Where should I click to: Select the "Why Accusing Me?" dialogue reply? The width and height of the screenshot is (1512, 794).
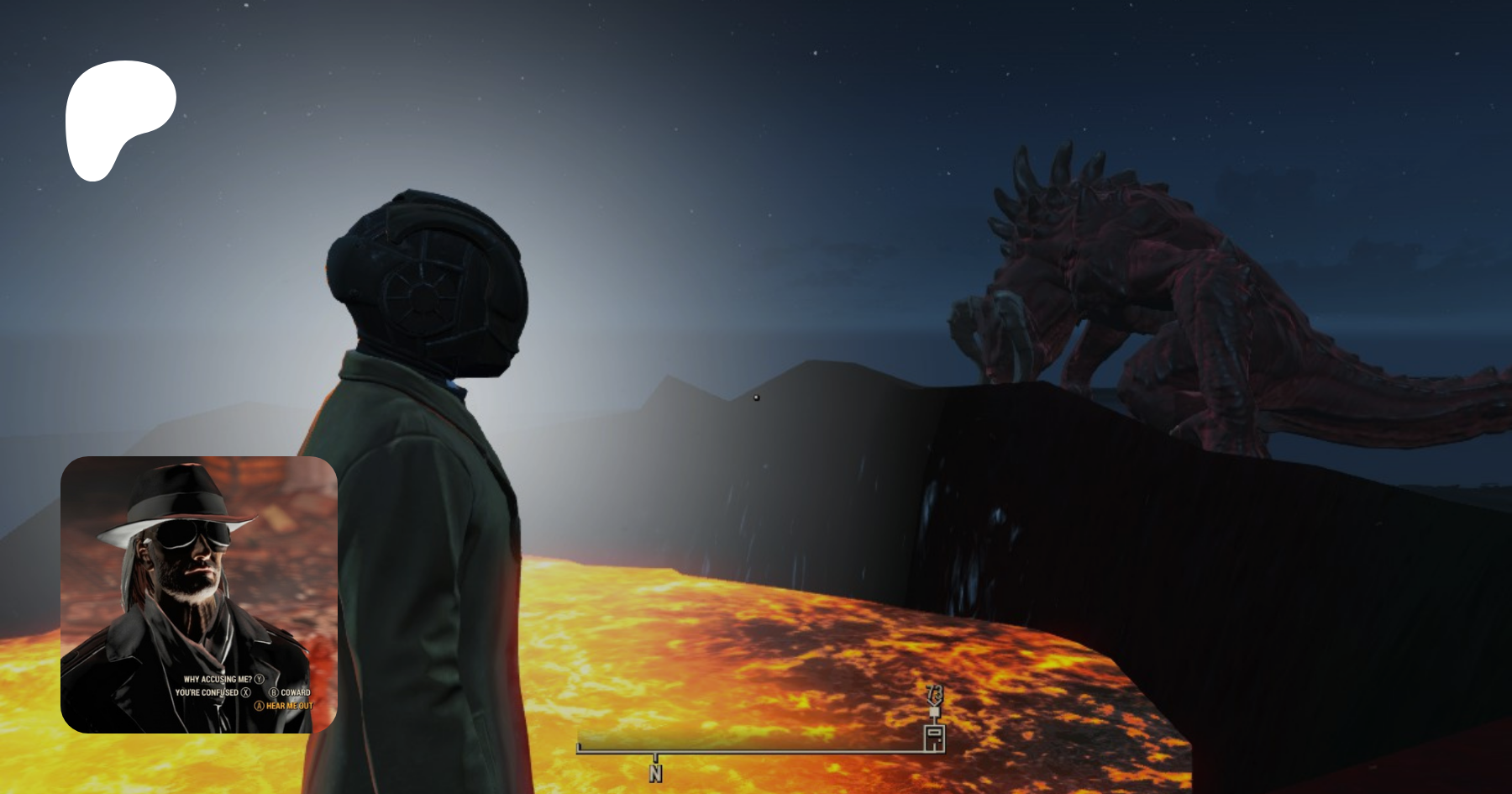[x=218, y=679]
